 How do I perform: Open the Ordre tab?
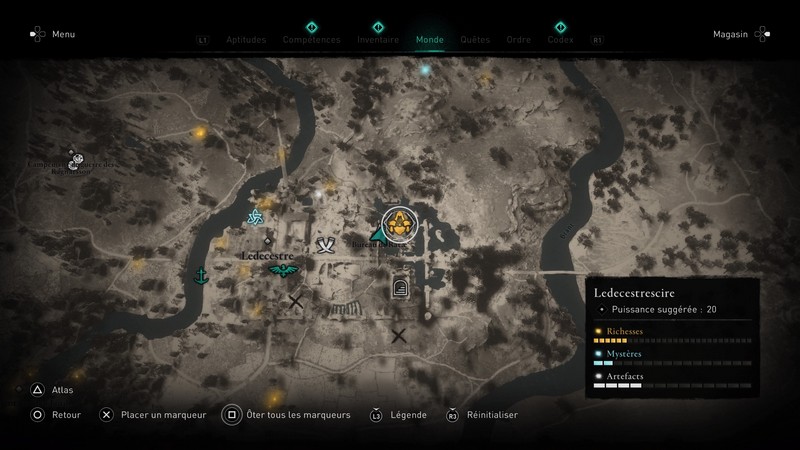[518, 40]
